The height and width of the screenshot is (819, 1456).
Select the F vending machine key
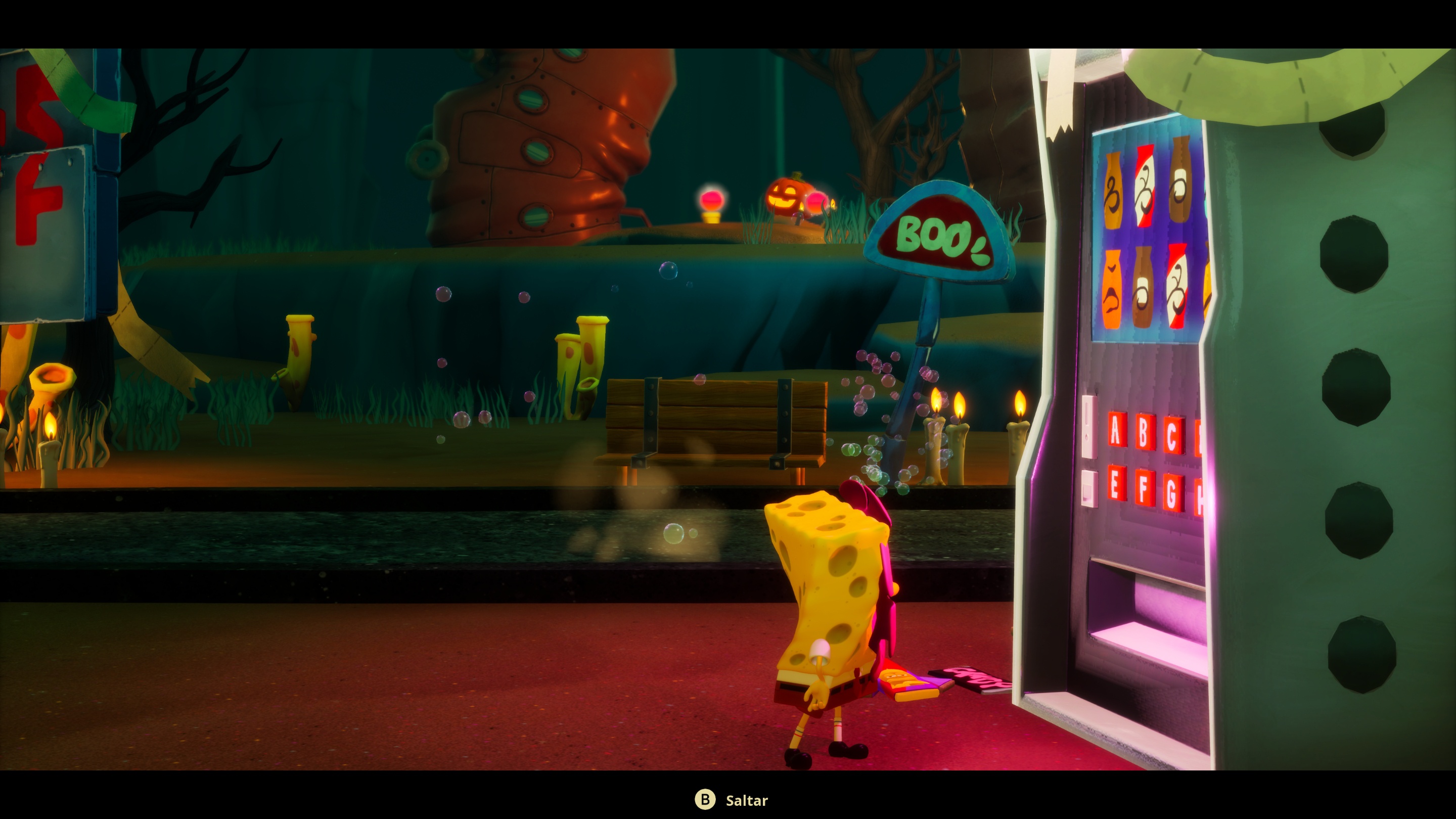pyautogui.click(x=1144, y=488)
